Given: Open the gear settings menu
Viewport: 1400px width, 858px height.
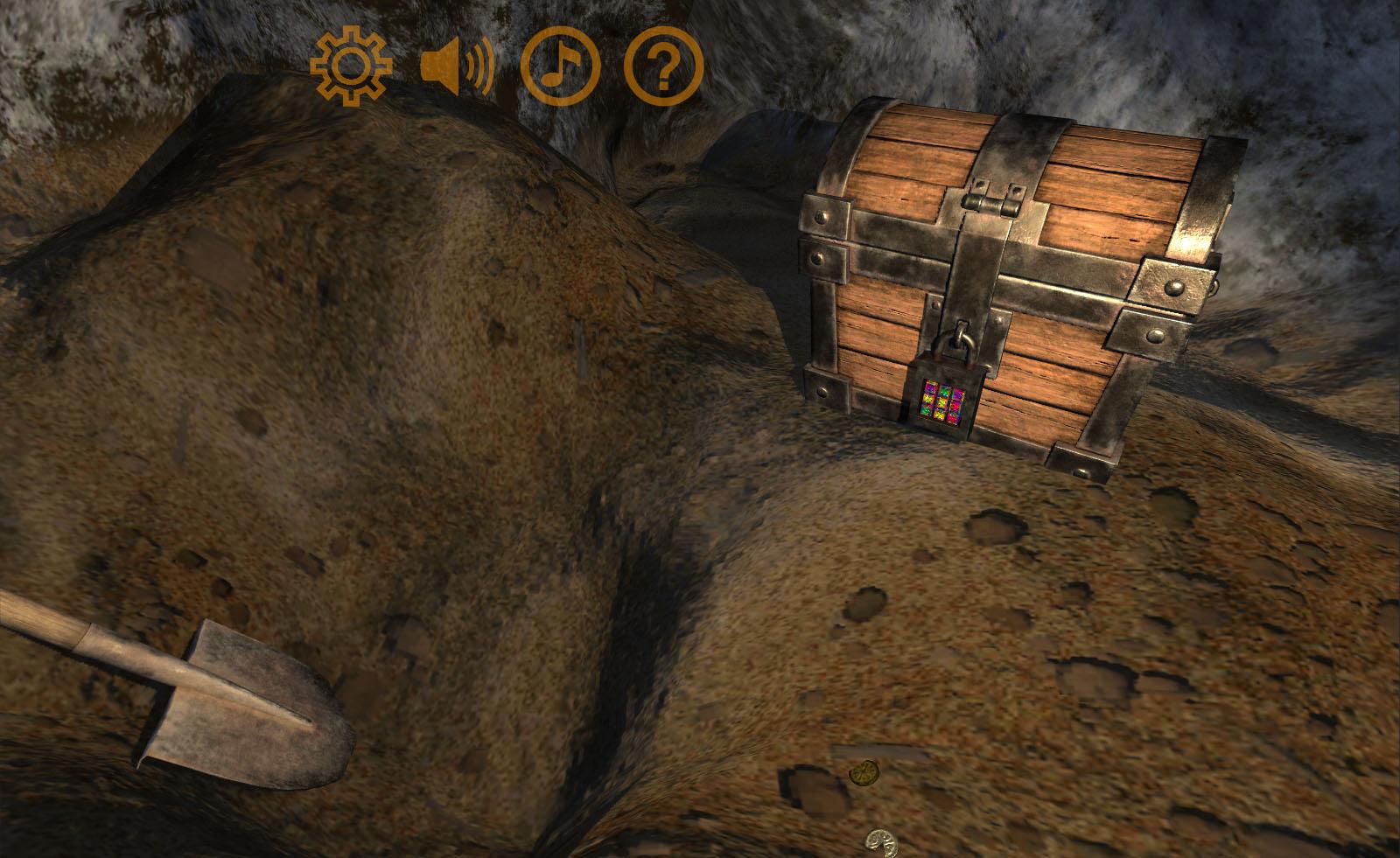Looking at the screenshot, I should click(351, 66).
